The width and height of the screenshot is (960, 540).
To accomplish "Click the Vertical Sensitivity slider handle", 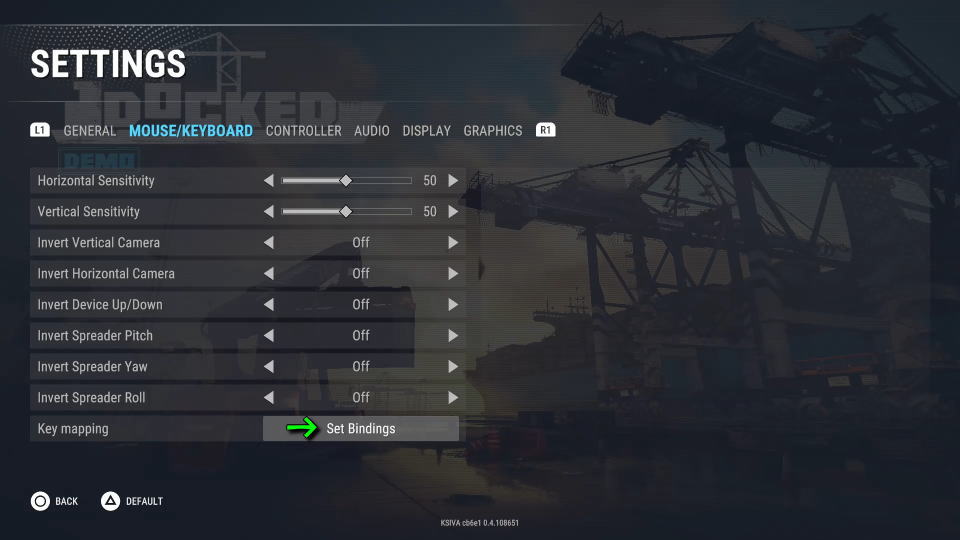I will [x=346, y=212].
